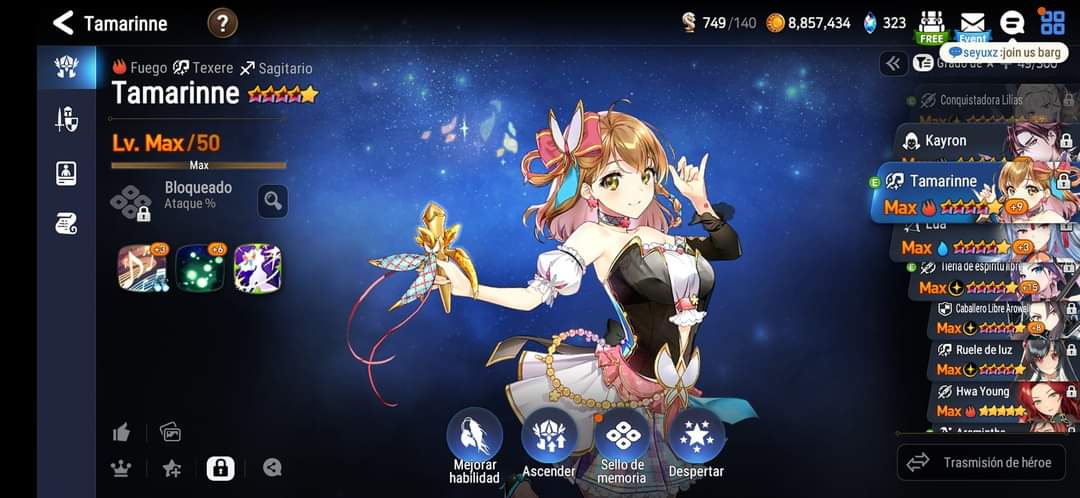The width and height of the screenshot is (1080, 498).
Task: Open Mejorar habilidad skill enhancement
Action: [474, 436]
